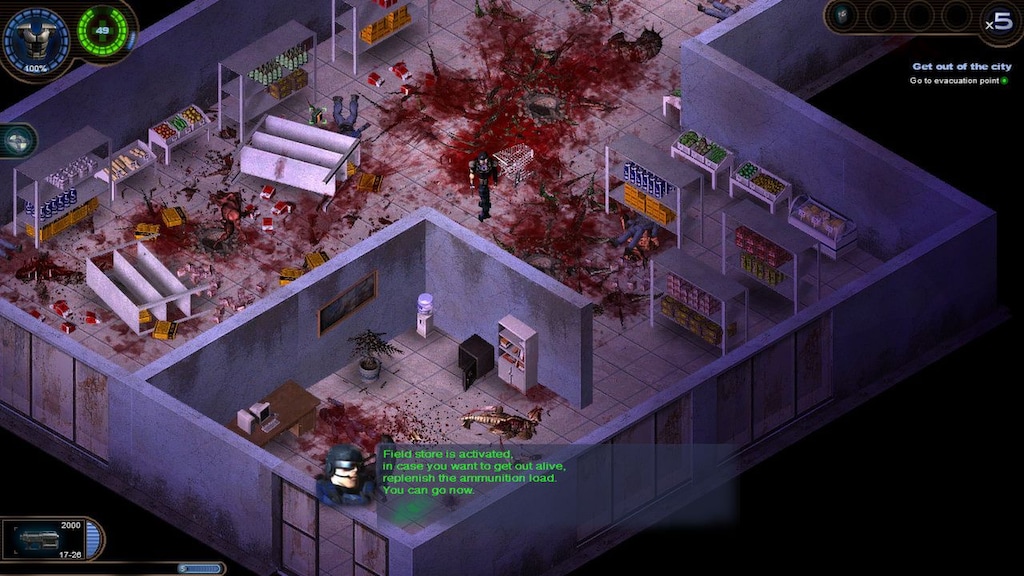Click the Get out of the city objective

958,67
